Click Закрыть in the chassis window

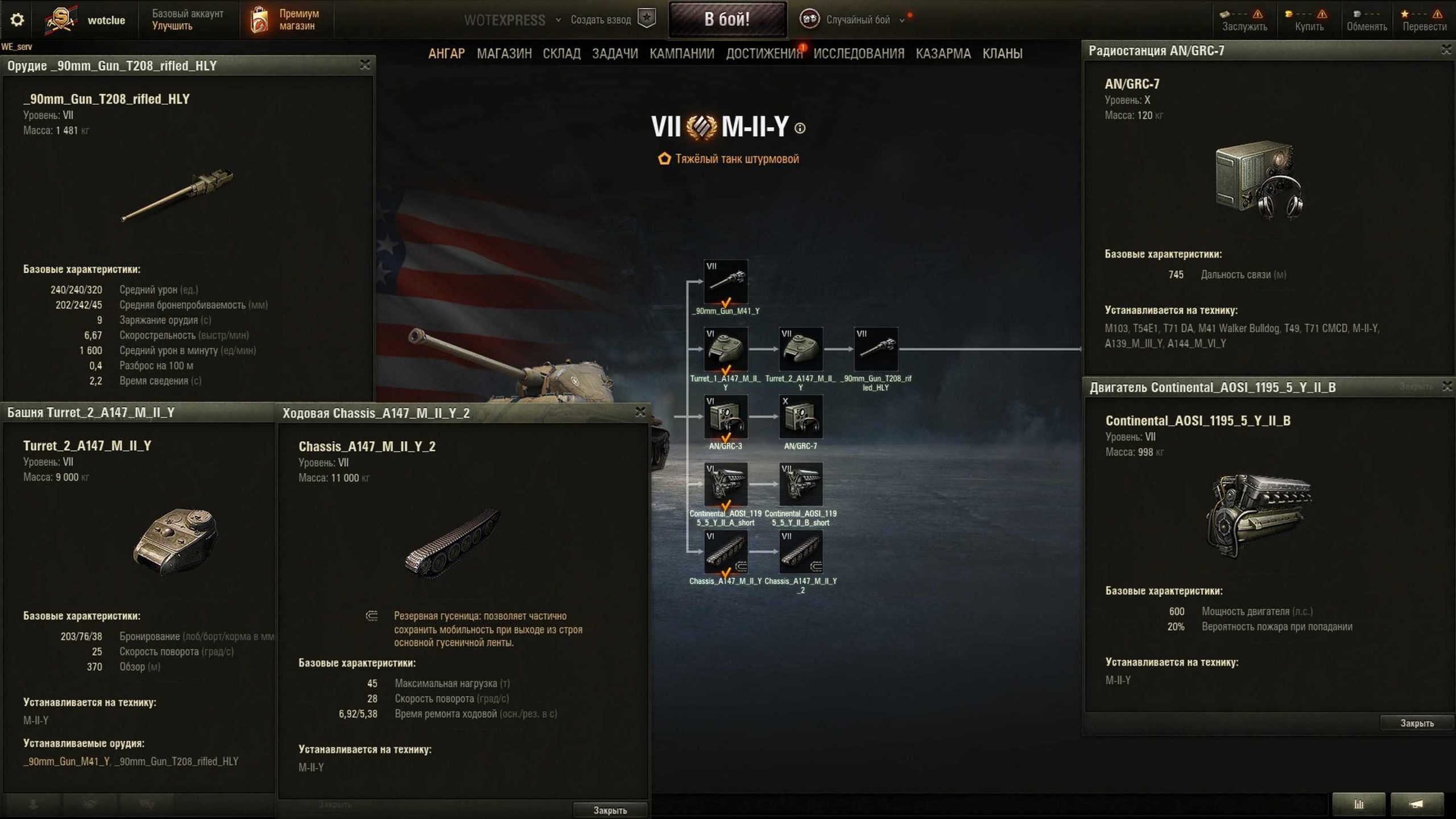tap(610, 810)
